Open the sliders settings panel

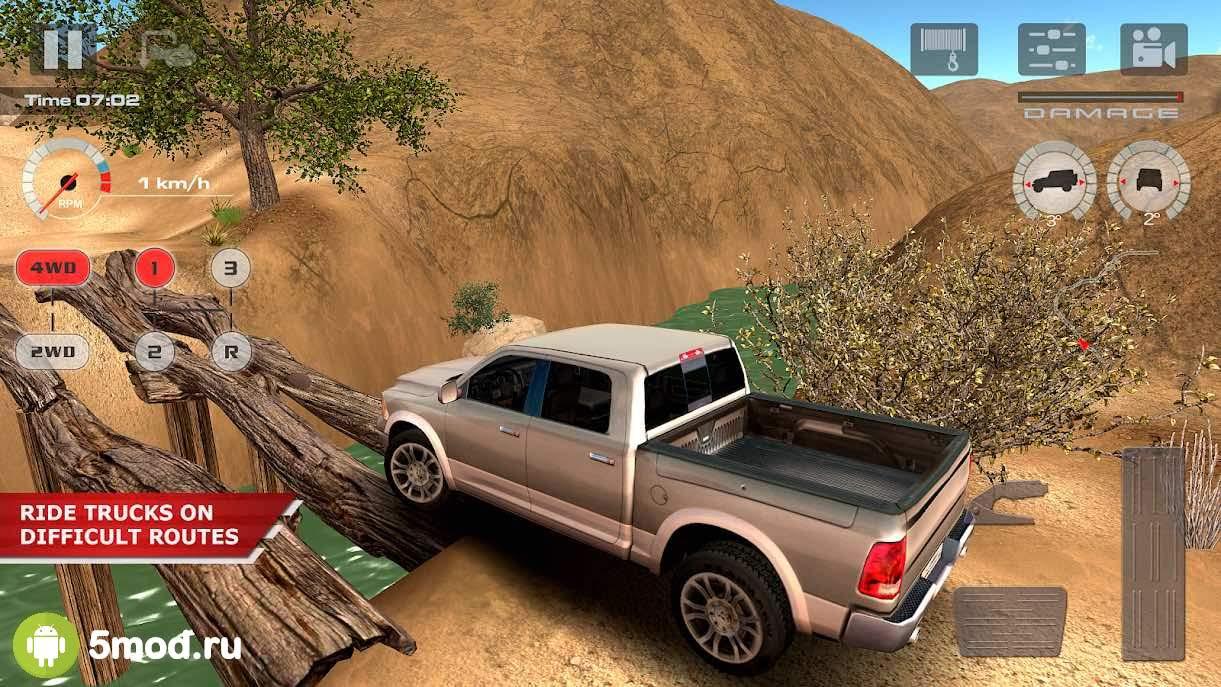point(1051,50)
